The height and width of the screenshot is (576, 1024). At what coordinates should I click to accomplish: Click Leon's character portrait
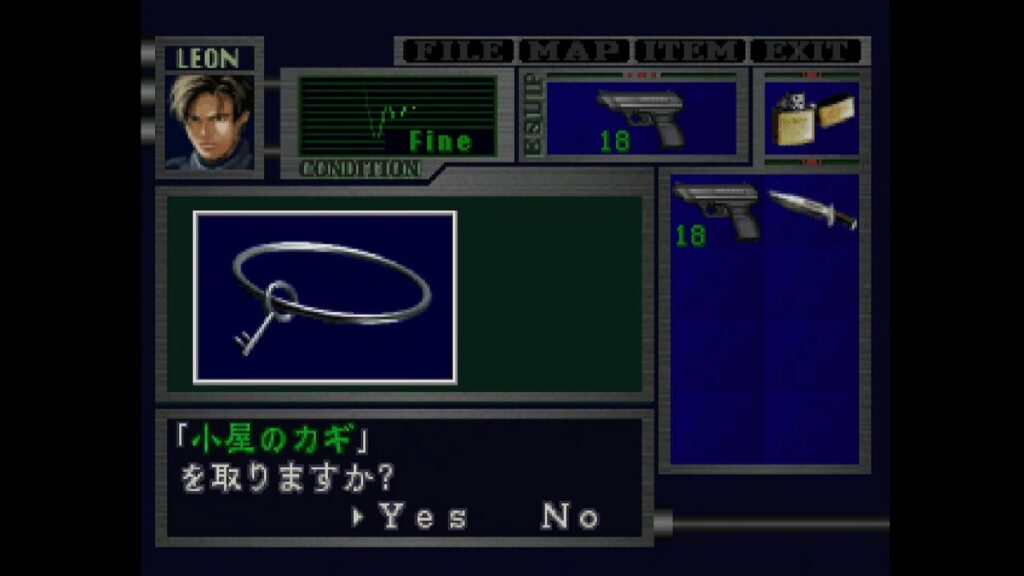(210, 122)
